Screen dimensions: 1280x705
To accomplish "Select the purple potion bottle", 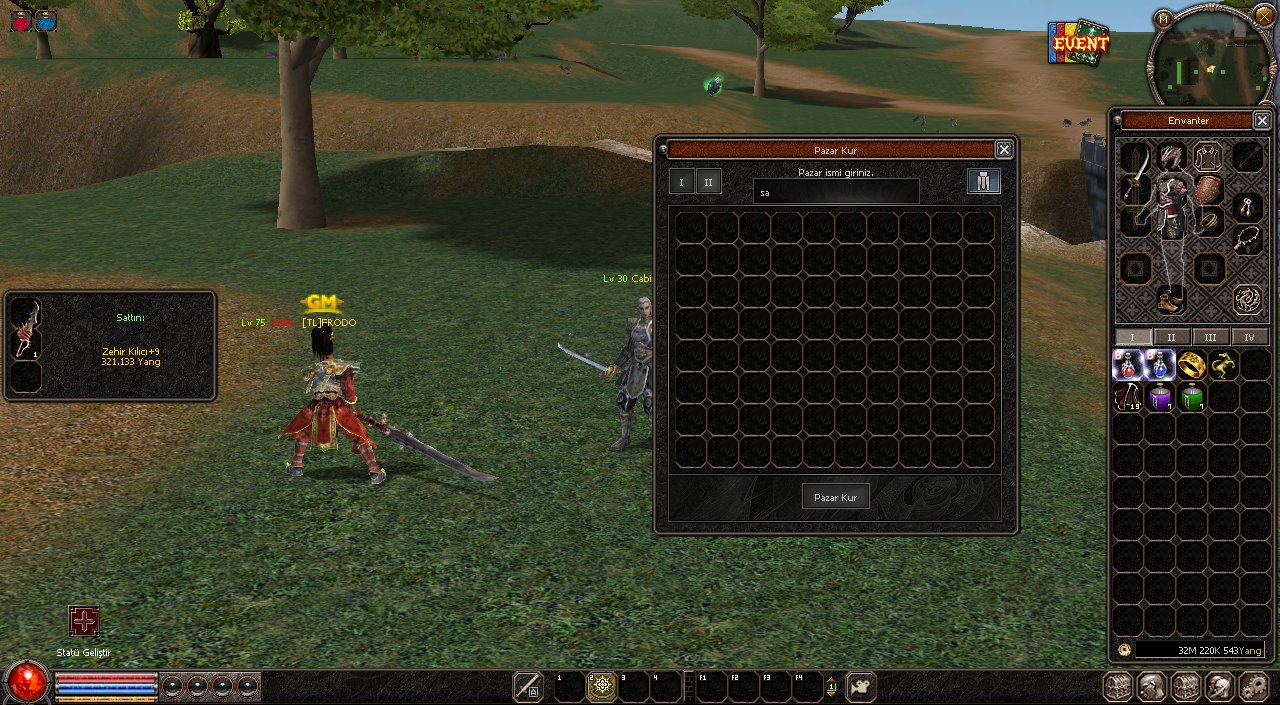I will click(1159, 398).
